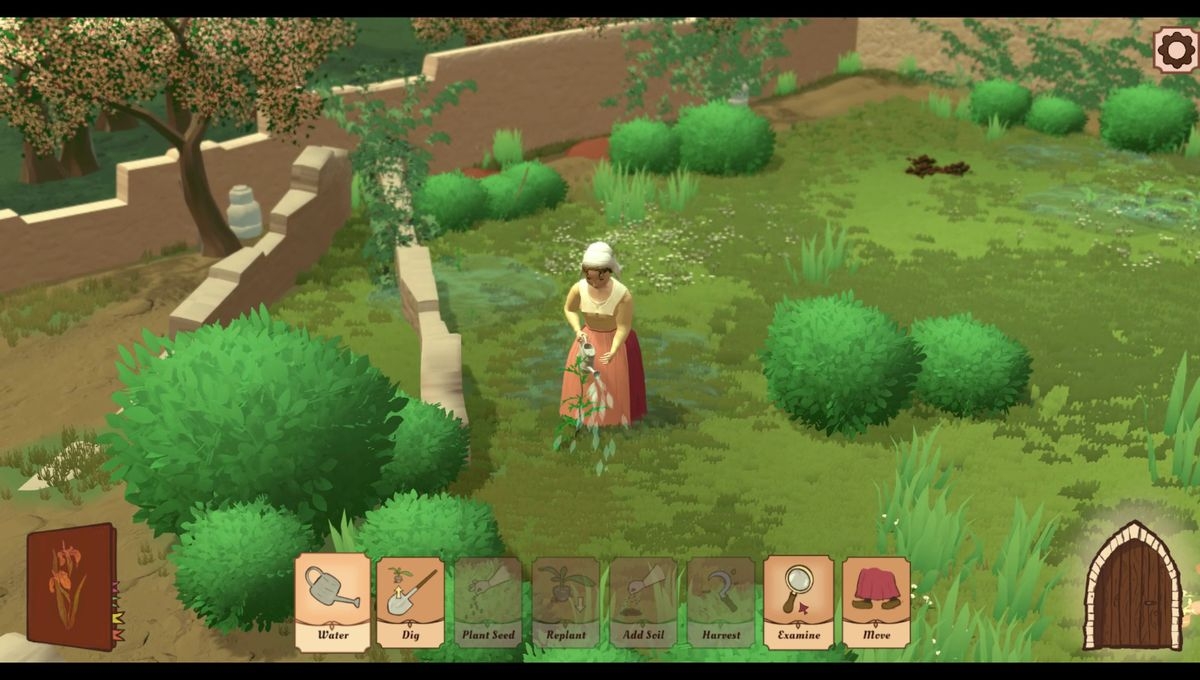Viewport: 1200px width, 680px height.
Task: Pick the Plant Seed card
Action: (488, 602)
